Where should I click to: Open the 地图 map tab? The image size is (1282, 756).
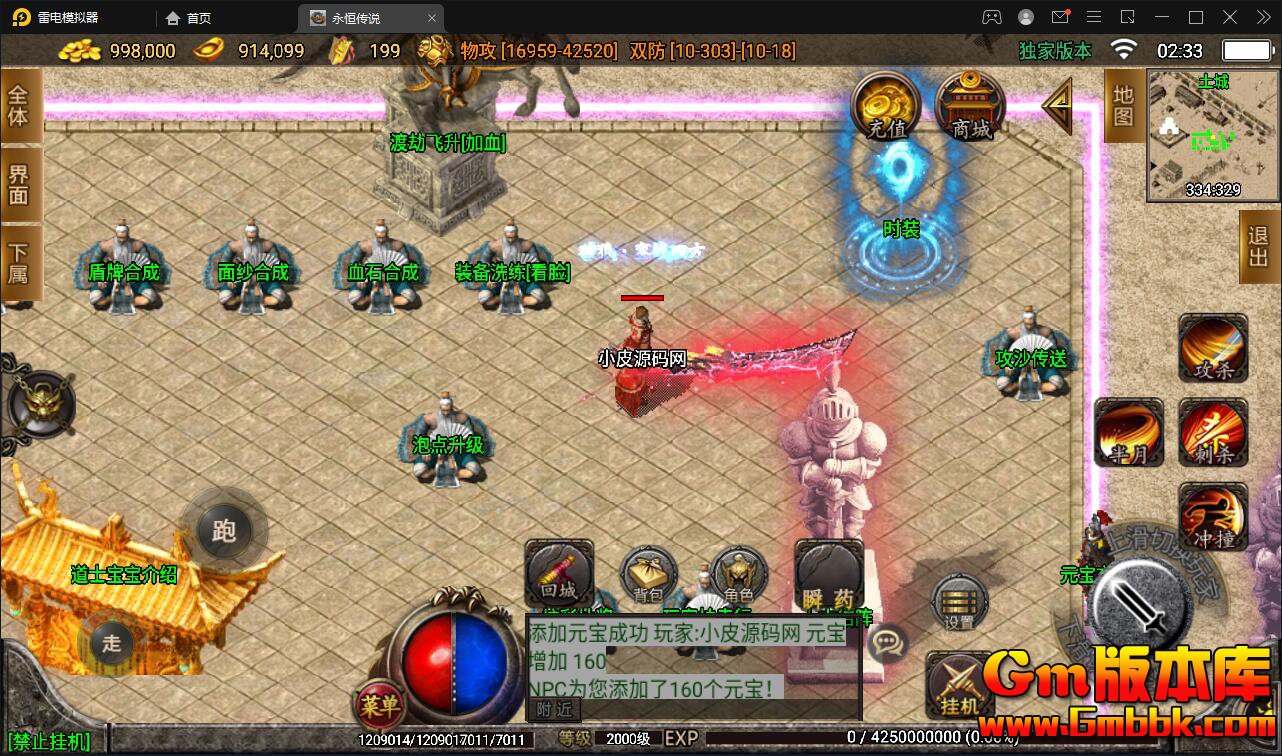(x=1124, y=106)
